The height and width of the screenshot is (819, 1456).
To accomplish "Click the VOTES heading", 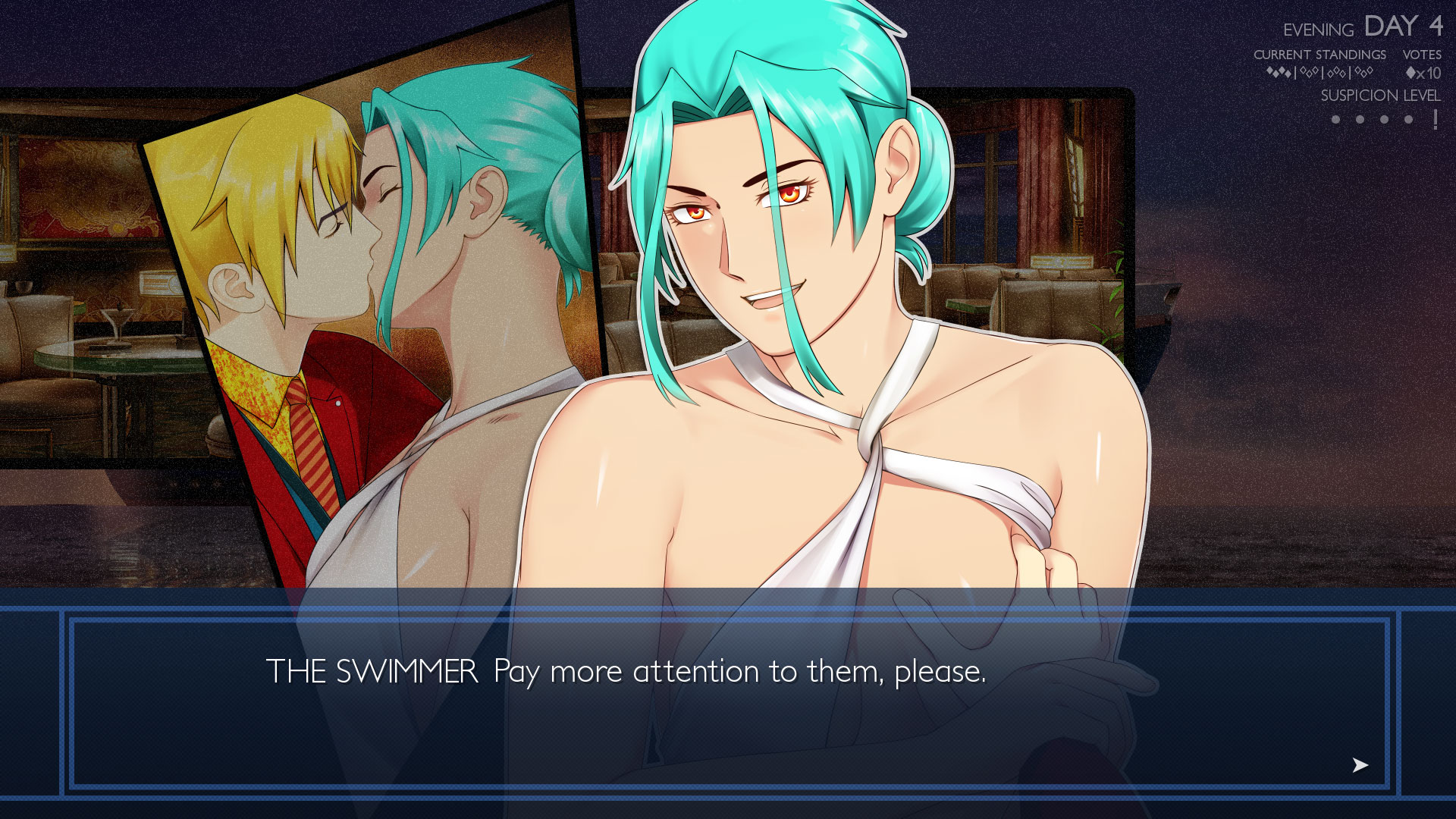I will coord(1423,55).
